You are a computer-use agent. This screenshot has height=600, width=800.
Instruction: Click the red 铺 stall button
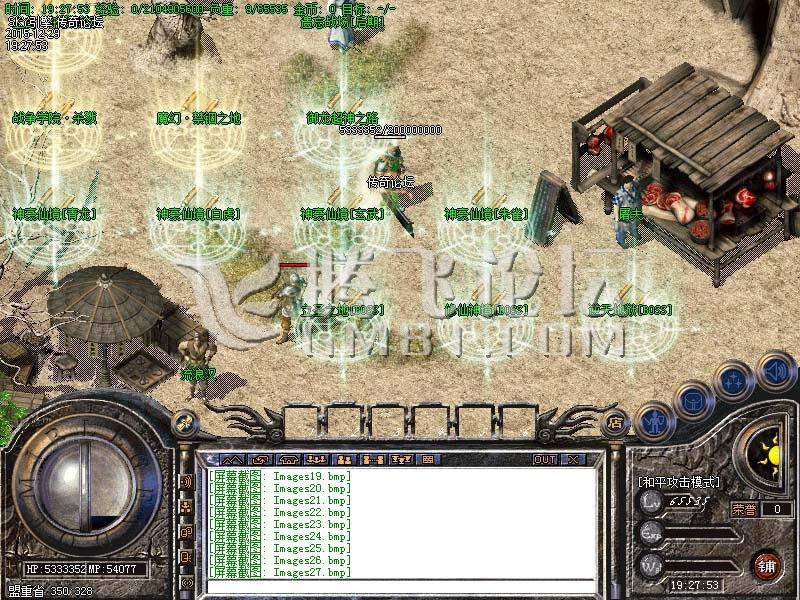[x=767, y=564]
